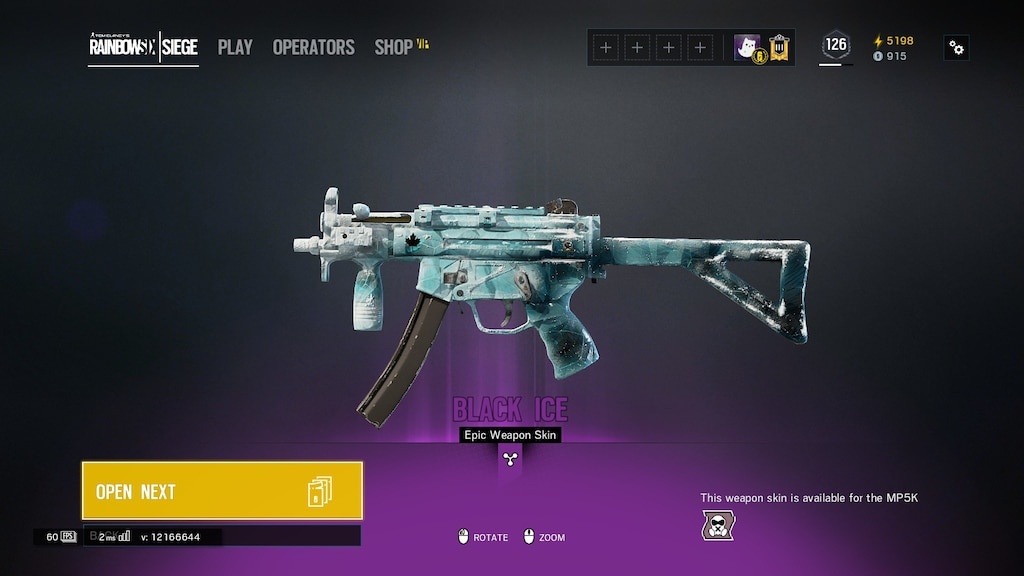Open the gold banner icon beside the avatar

pyautogui.click(x=779, y=47)
